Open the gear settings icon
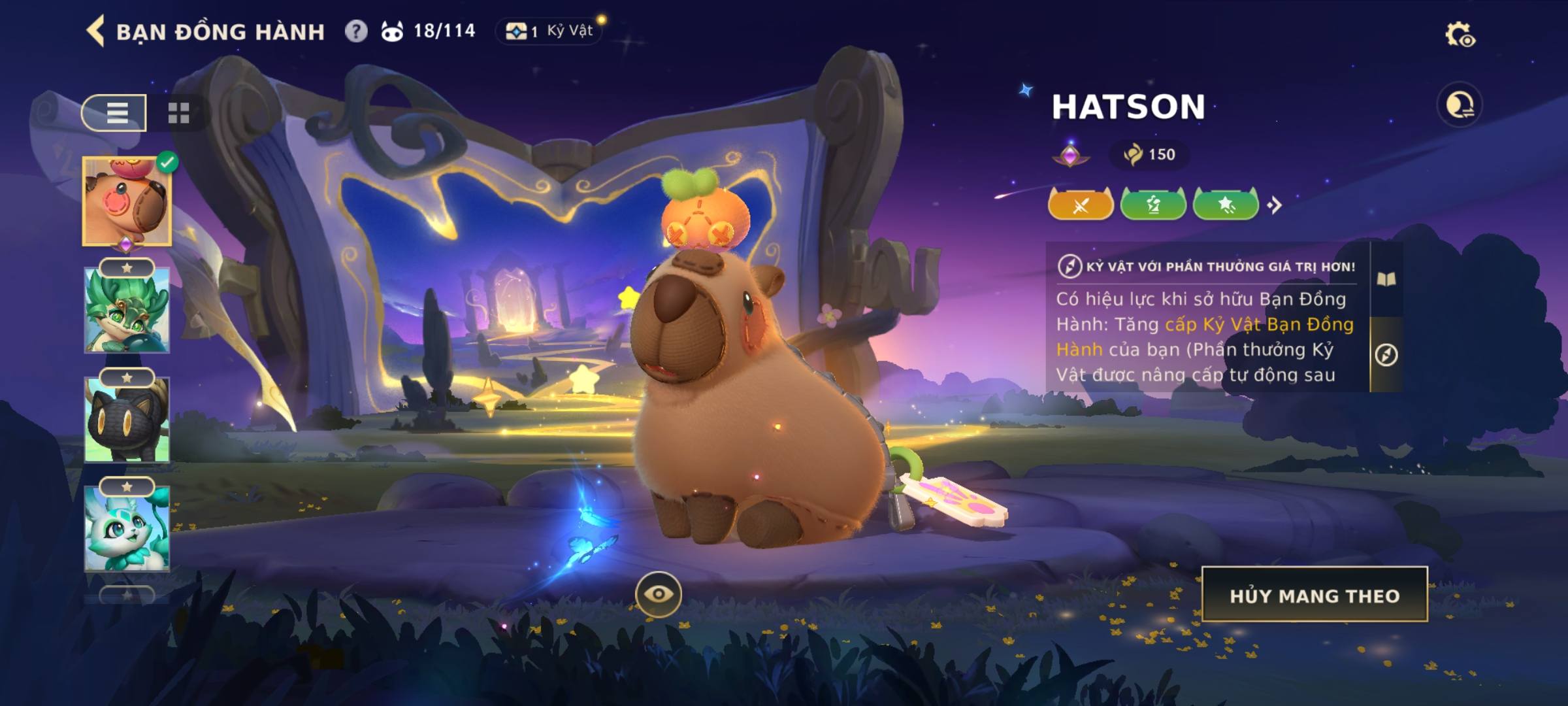The image size is (1568, 706). click(x=1459, y=35)
